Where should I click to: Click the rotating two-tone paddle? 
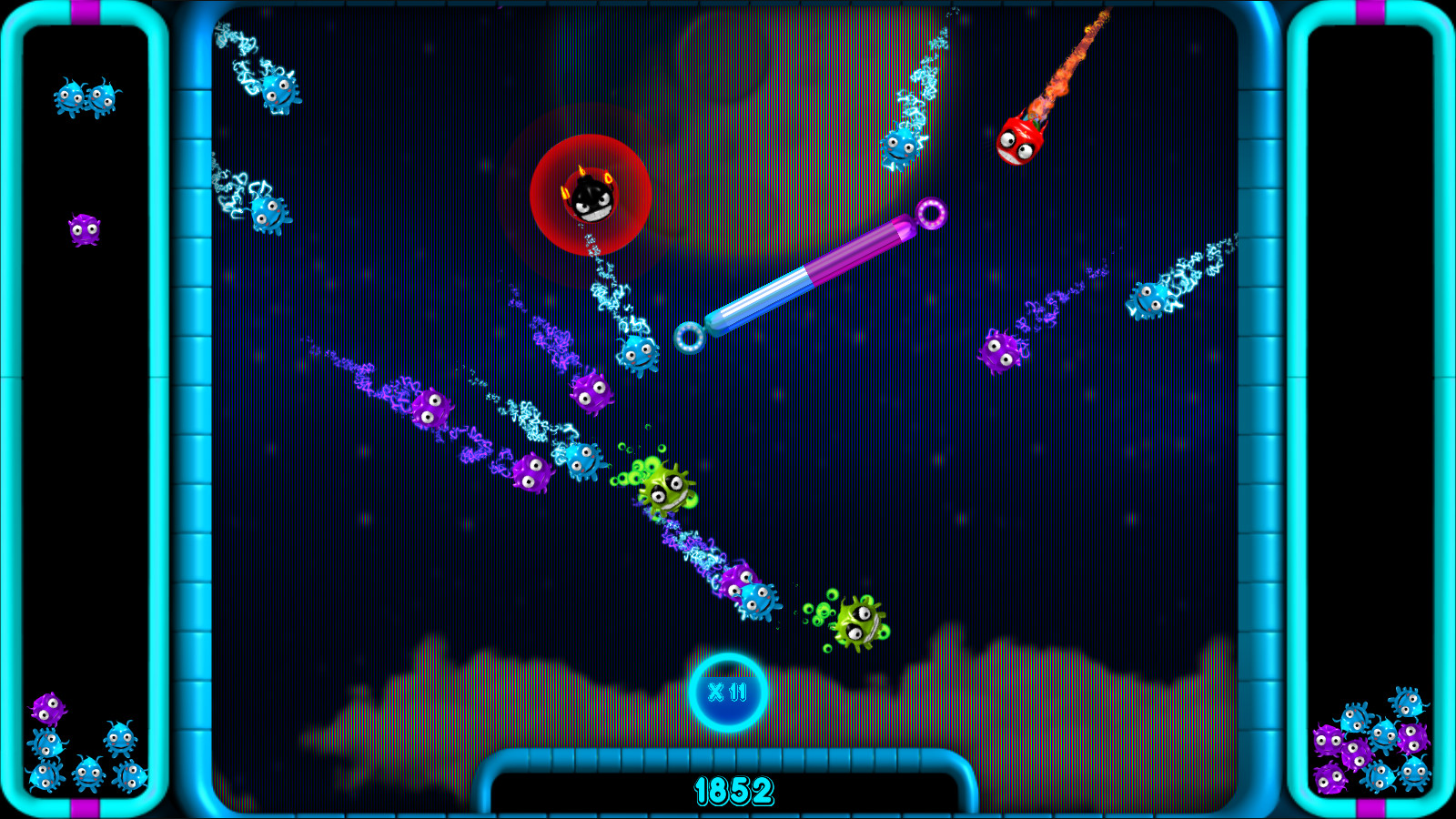(810, 278)
